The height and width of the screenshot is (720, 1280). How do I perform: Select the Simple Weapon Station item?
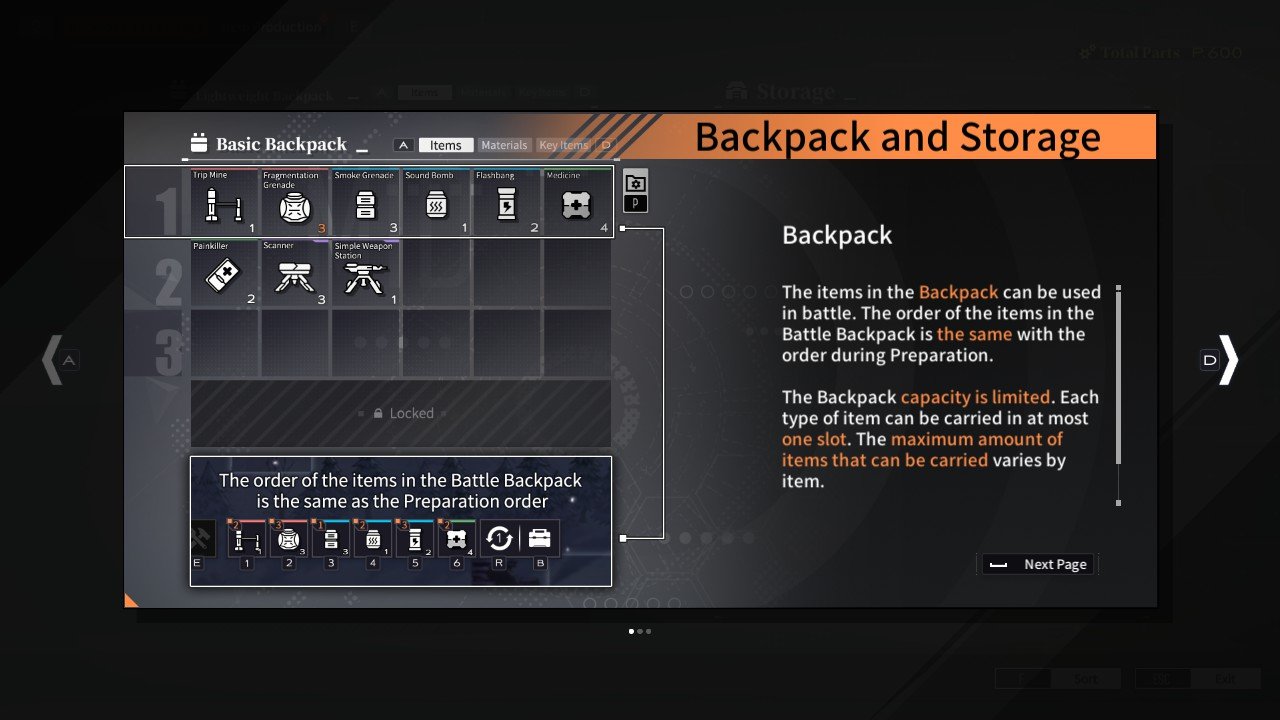[365, 272]
